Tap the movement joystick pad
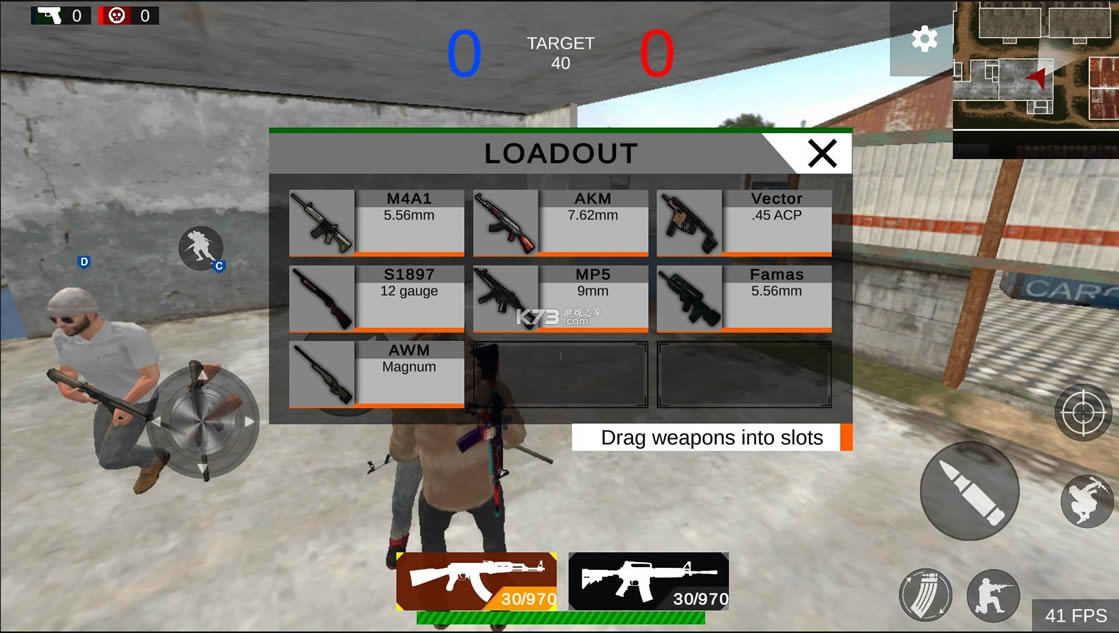This screenshot has width=1119, height=633. pyautogui.click(x=203, y=422)
